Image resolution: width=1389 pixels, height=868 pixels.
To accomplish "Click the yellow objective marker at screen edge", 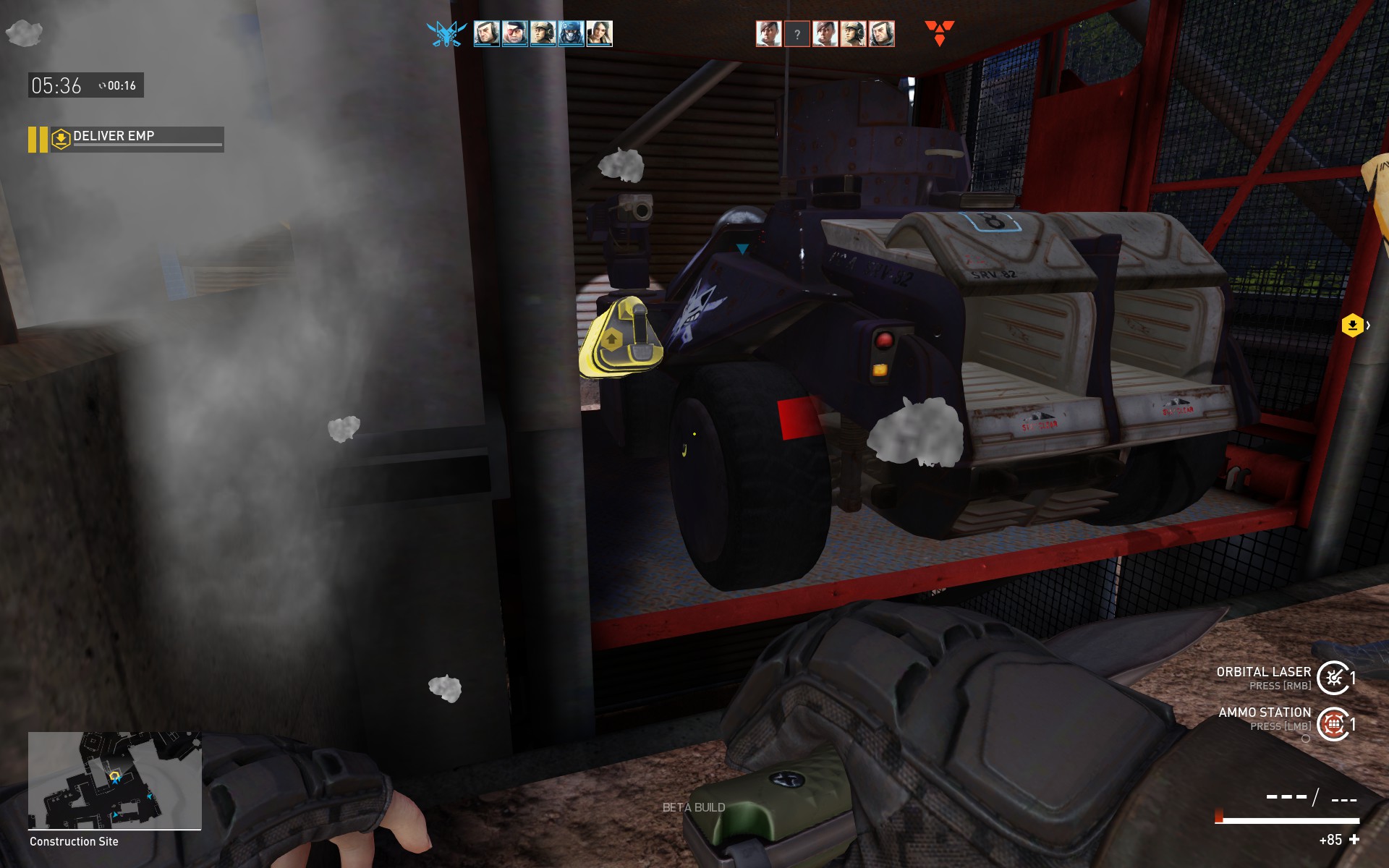I will [x=1352, y=325].
